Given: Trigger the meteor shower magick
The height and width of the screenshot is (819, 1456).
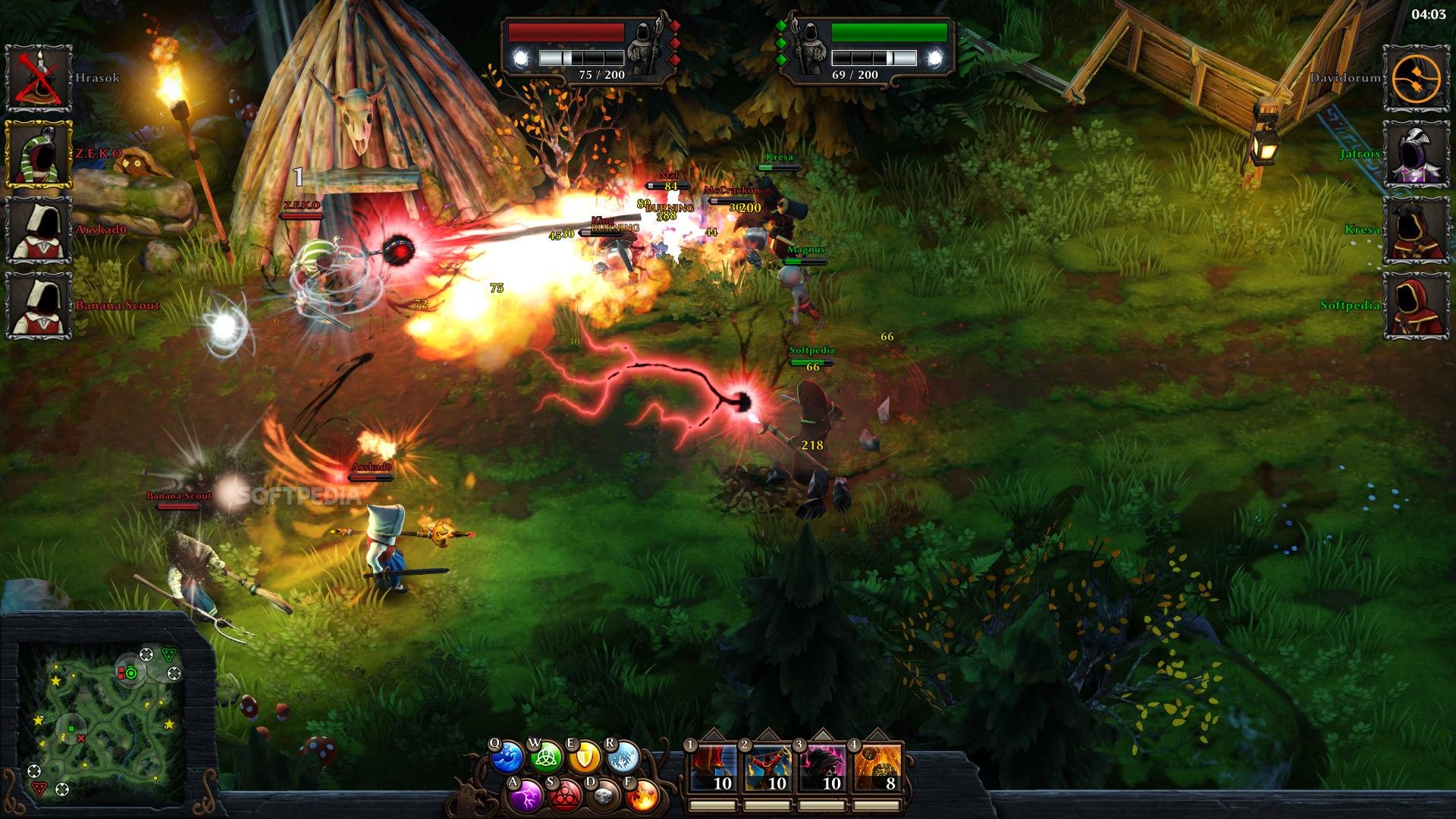Looking at the screenshot, I should coord(877,769).
